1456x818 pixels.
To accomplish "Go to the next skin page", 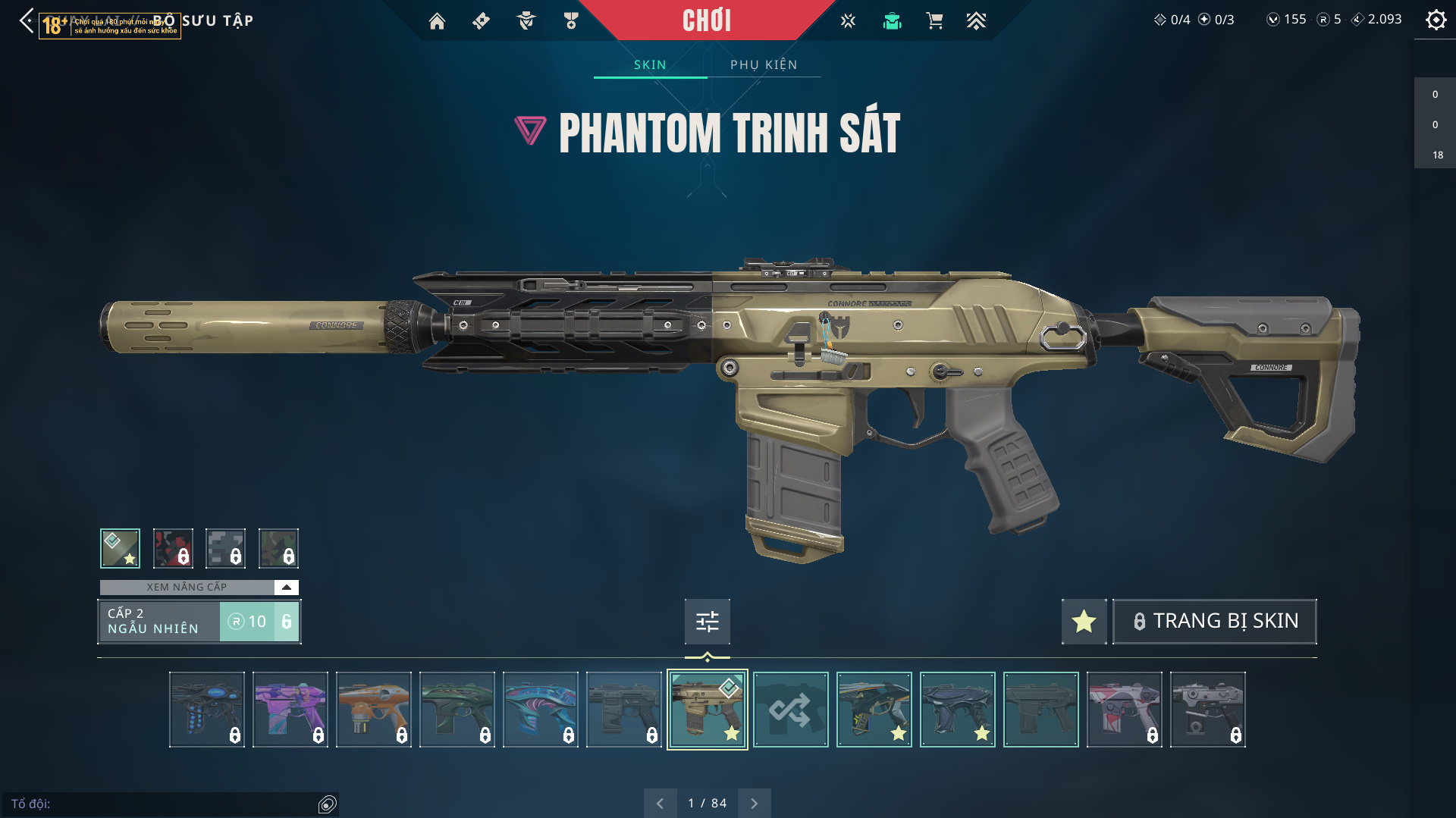I will [754, 804].
